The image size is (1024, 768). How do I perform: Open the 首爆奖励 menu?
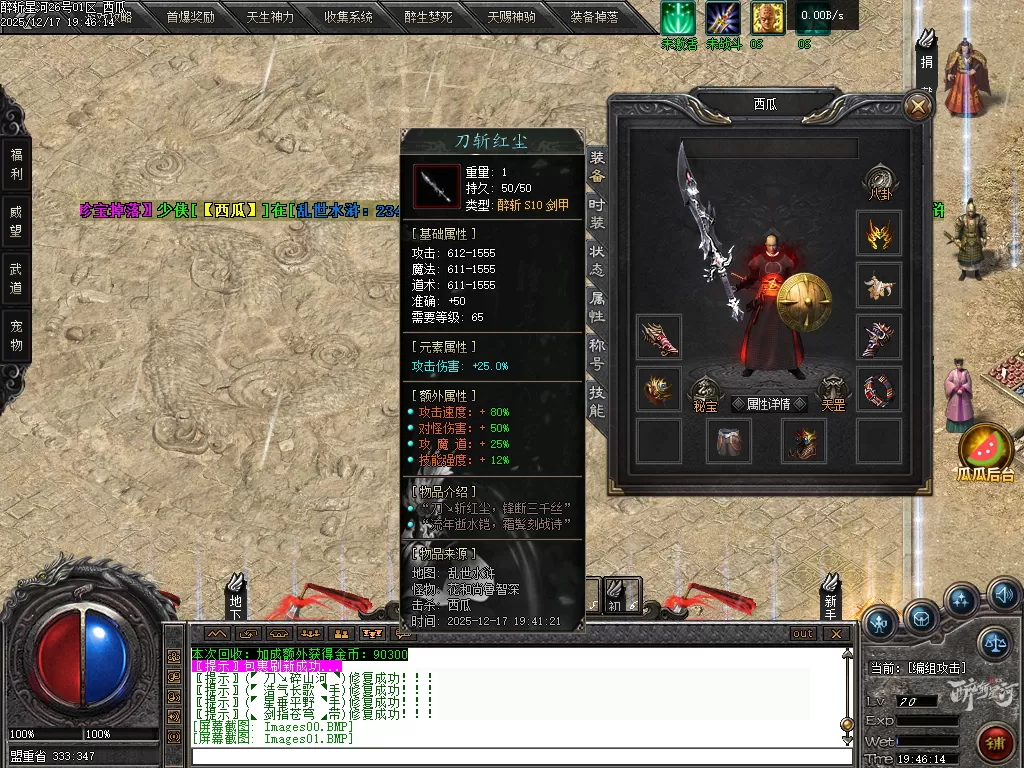(190, 17)
